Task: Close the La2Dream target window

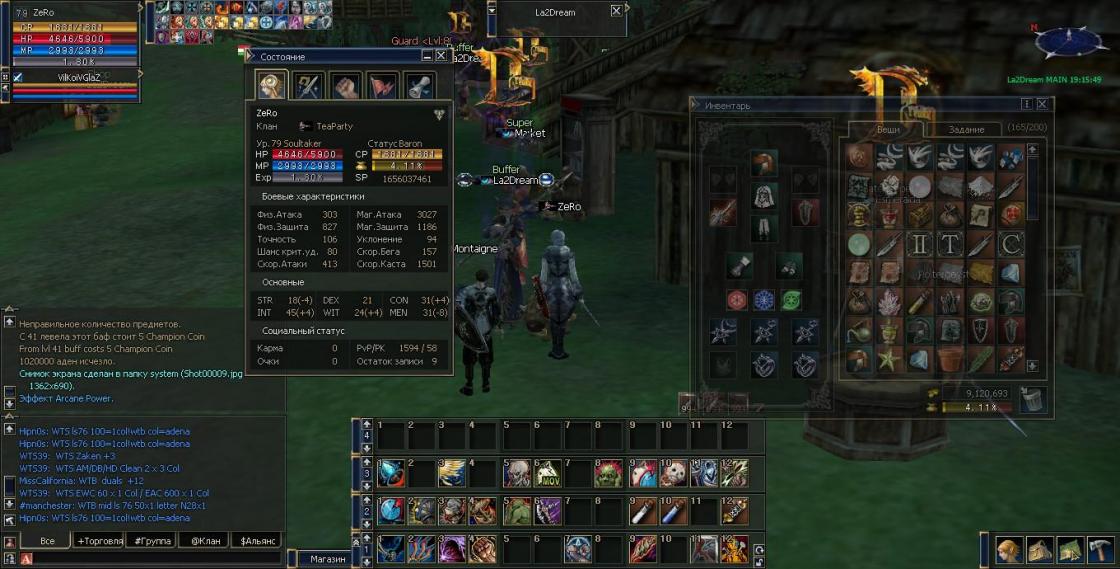Action: pos(616,11)
